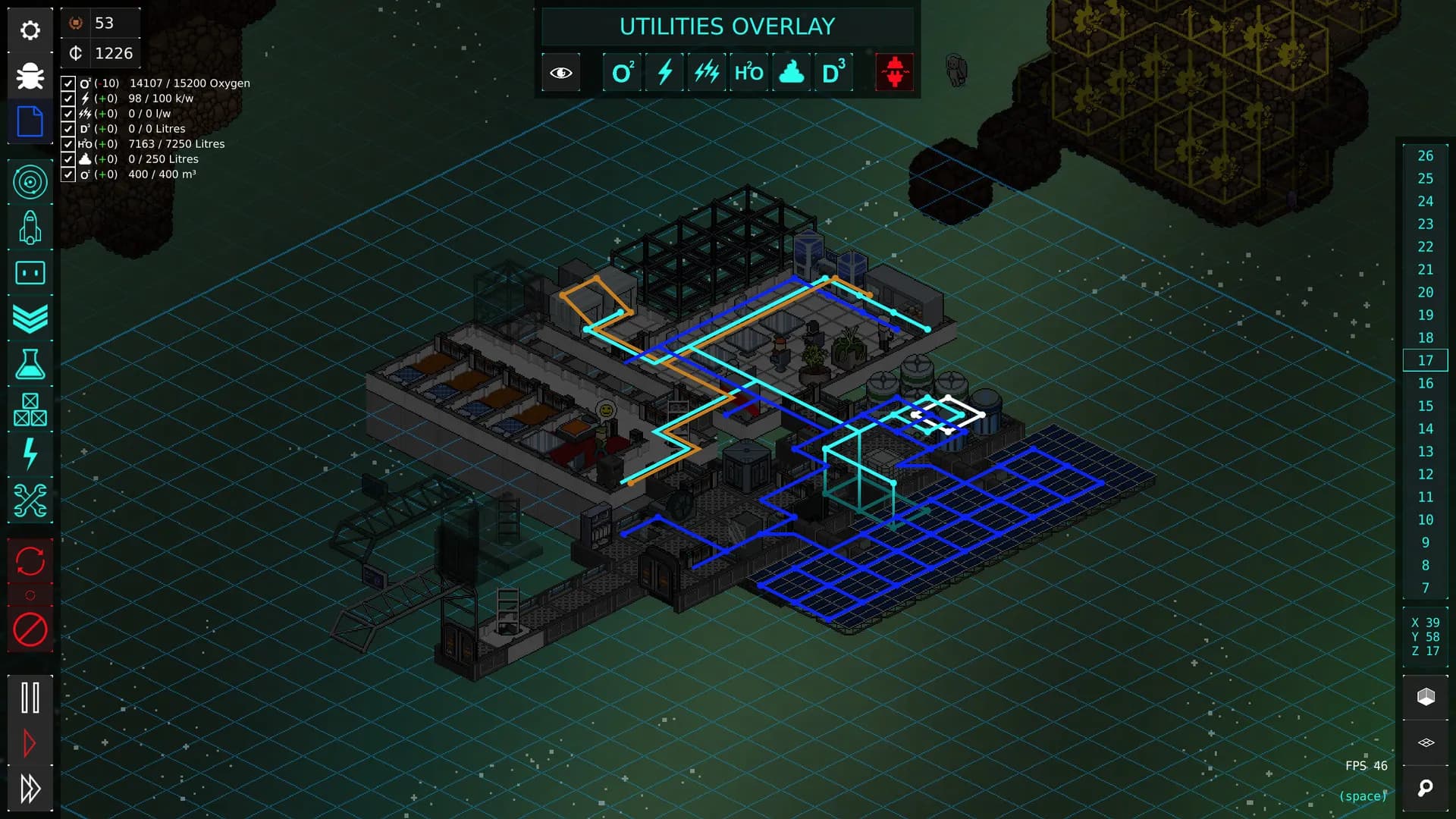Set speed to fast forward
This screenshot has width=1456, height=819.
tap(30, 789)
